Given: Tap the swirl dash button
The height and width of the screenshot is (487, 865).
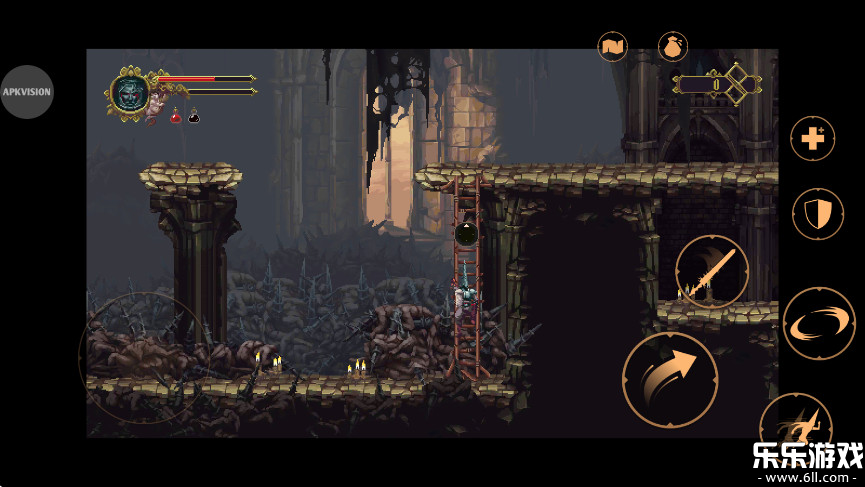Looking at the screenshot, I should pos(818,323).
